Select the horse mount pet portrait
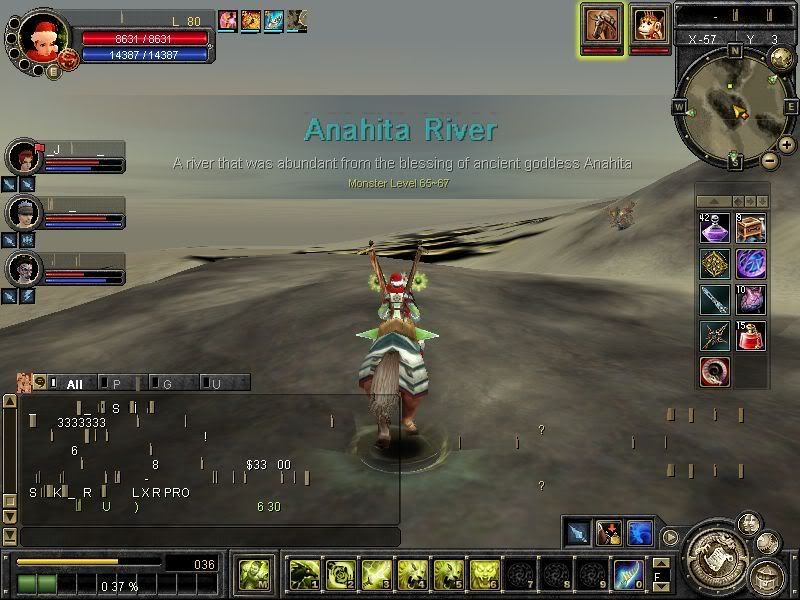 click(603, 24)
